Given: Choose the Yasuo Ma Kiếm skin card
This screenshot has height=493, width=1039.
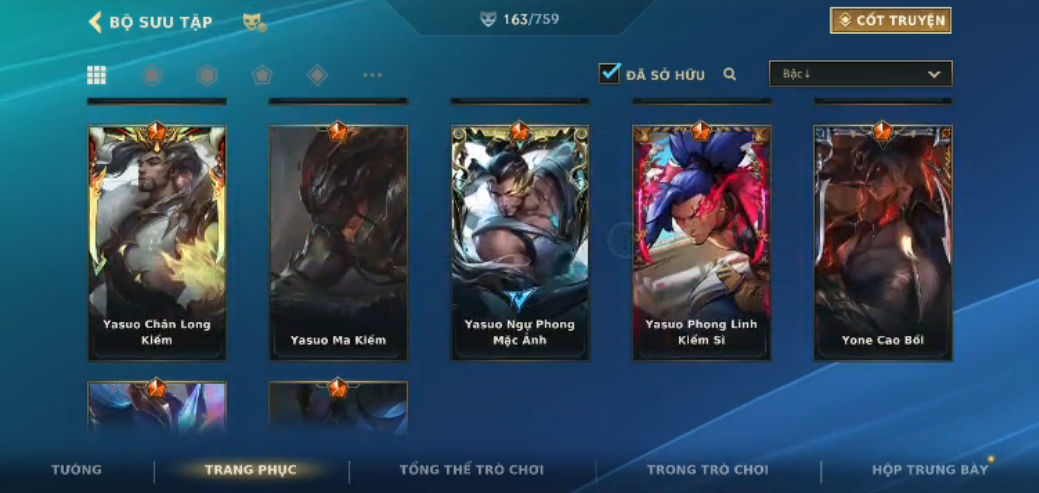Looking at the screenshot, I should (x=338, y=242).
